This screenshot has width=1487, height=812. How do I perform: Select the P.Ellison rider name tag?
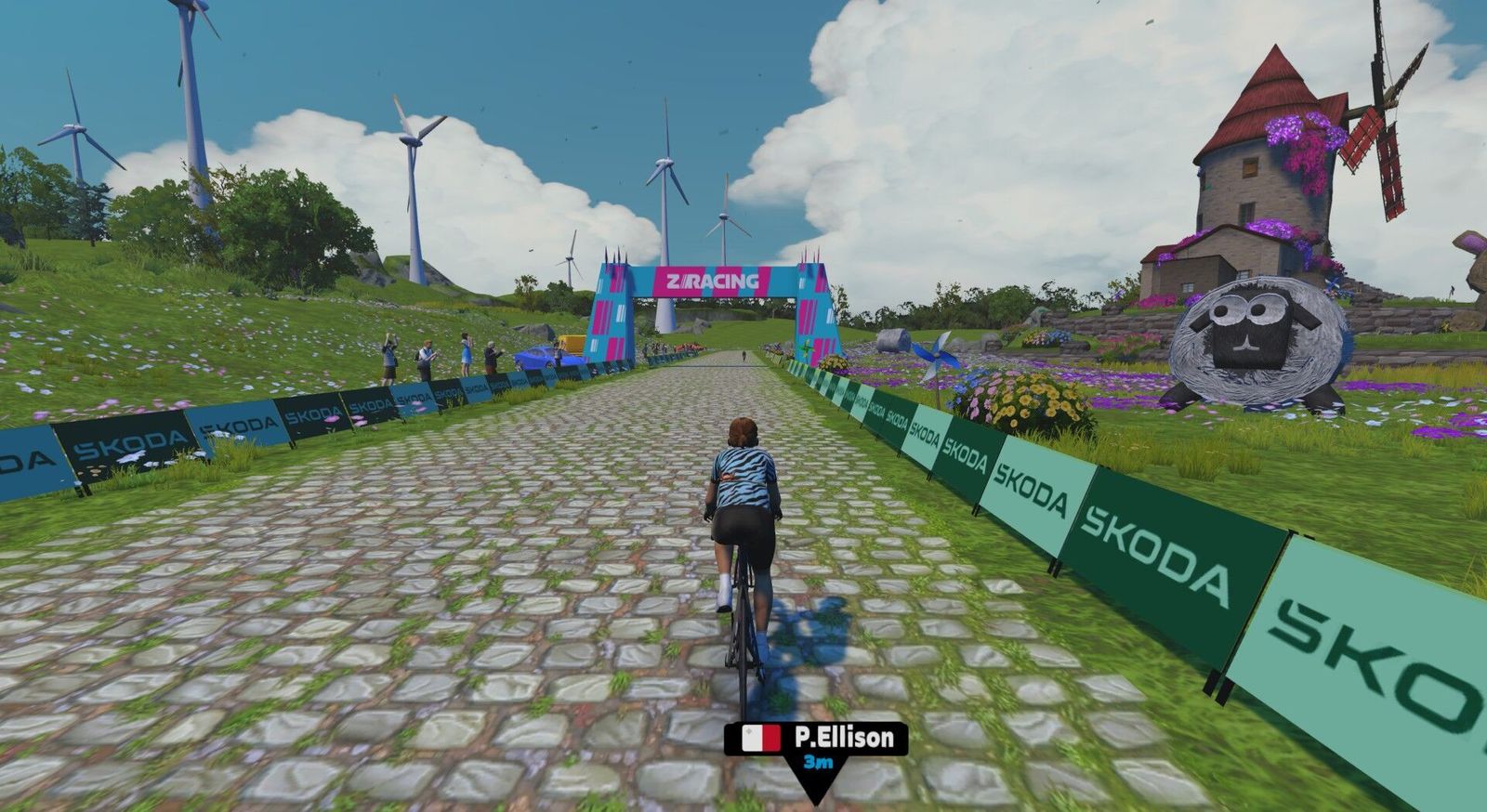coord(816,739)
